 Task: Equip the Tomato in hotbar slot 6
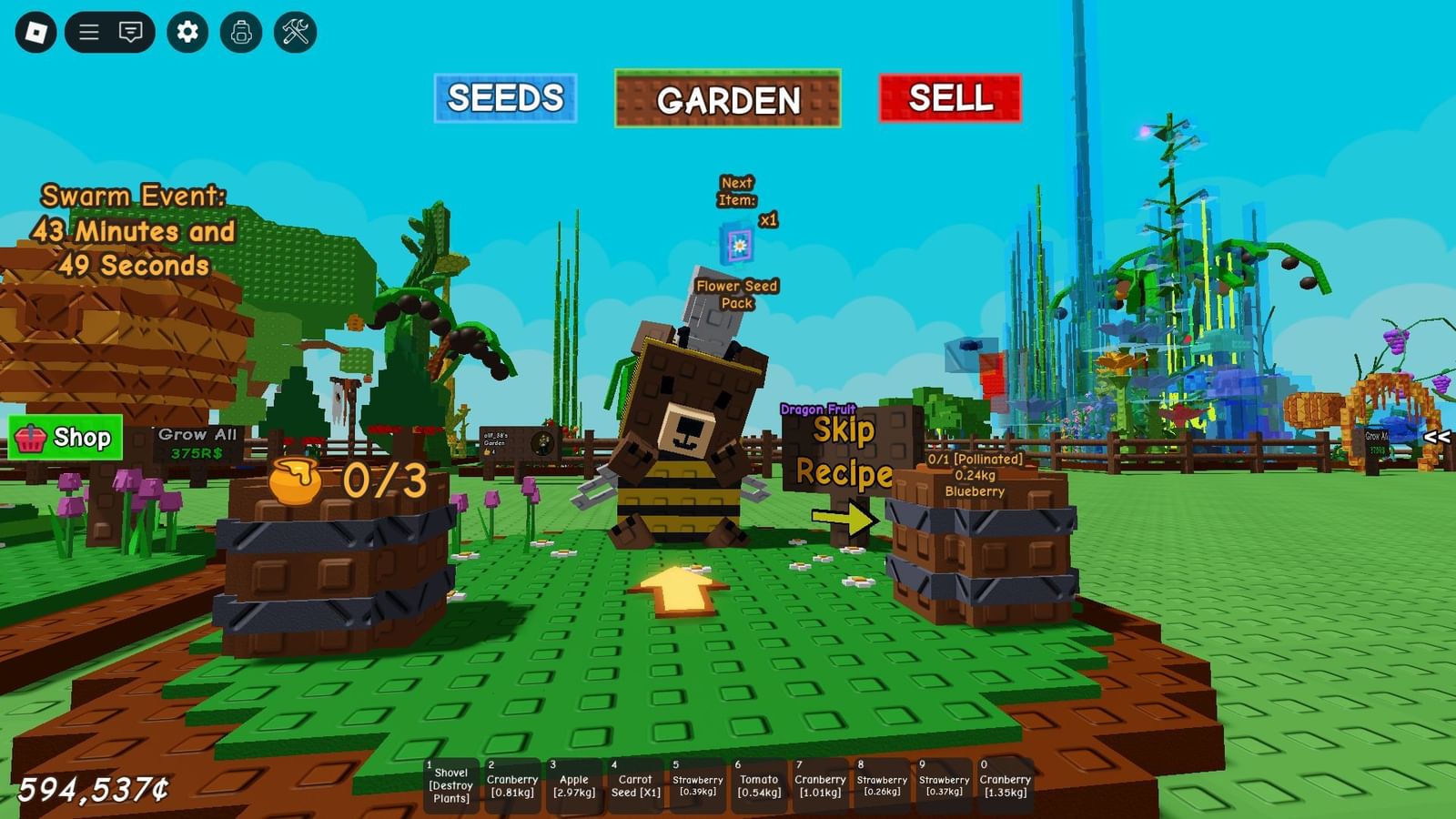(758, 784)
